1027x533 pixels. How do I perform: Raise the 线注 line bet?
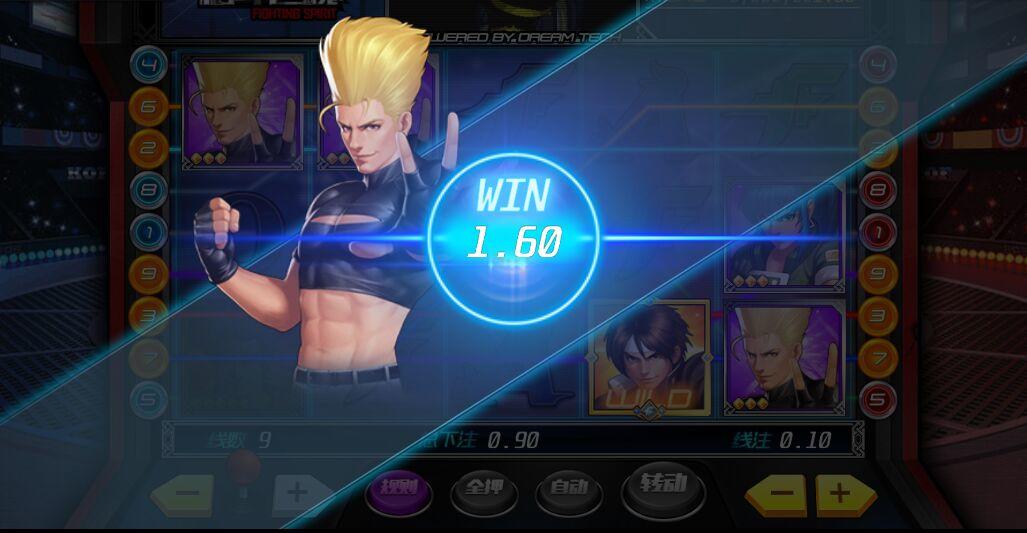pos(846,492)
